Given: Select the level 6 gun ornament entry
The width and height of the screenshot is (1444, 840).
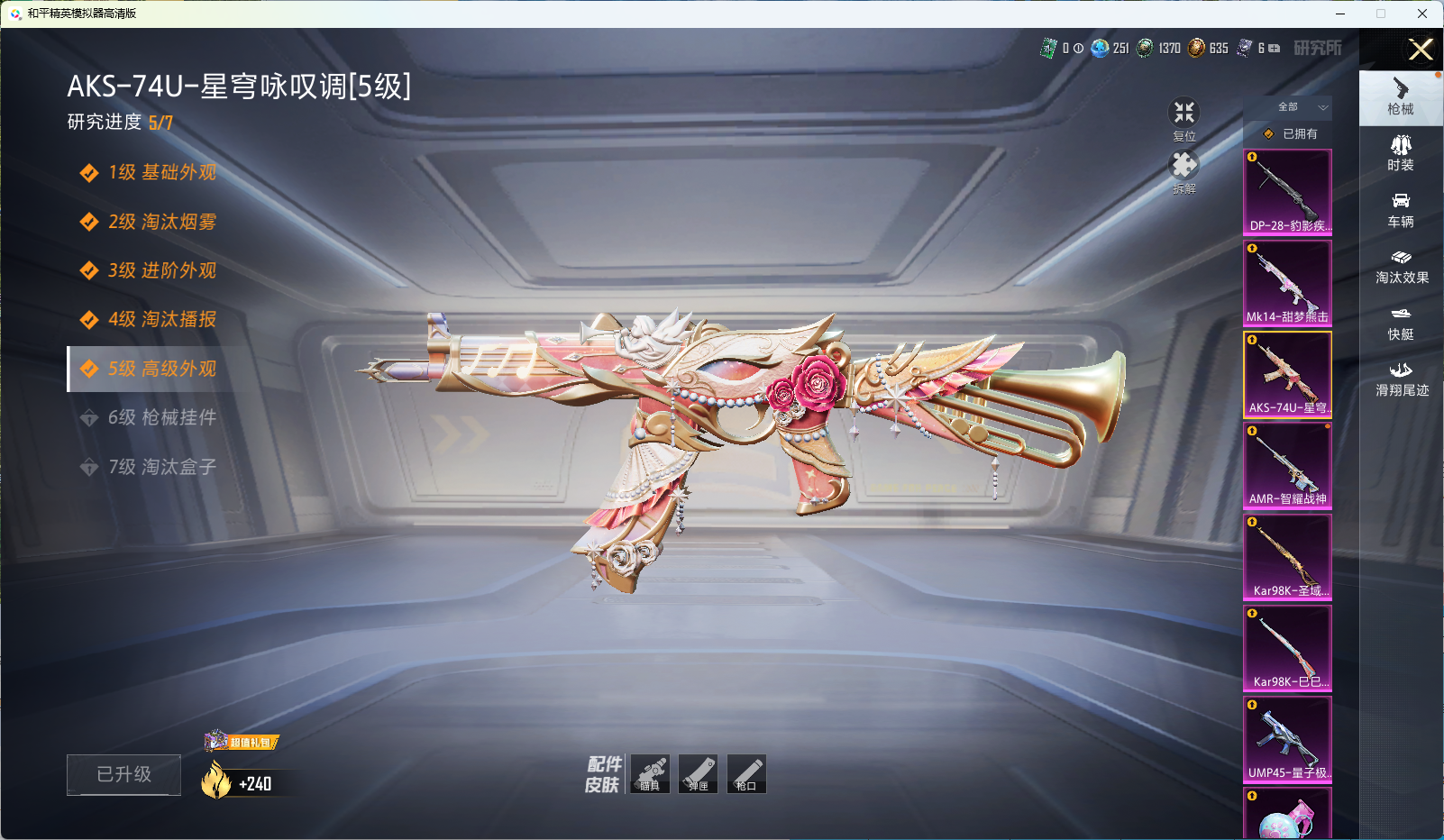Looking at the screenshot, I should pyautogui.click(x=161, y=417).
